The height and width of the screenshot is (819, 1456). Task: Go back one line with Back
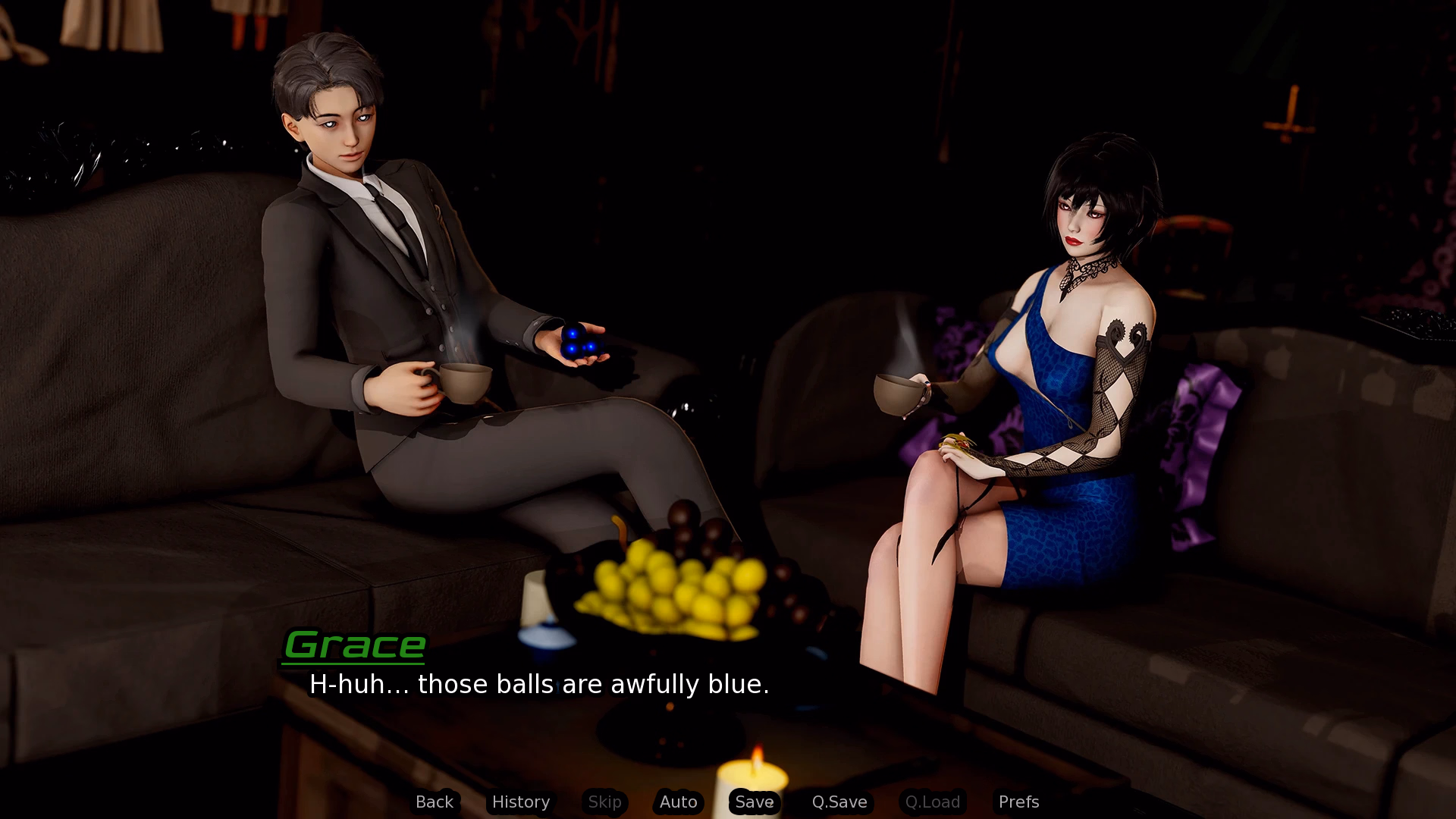coord(434,802)
